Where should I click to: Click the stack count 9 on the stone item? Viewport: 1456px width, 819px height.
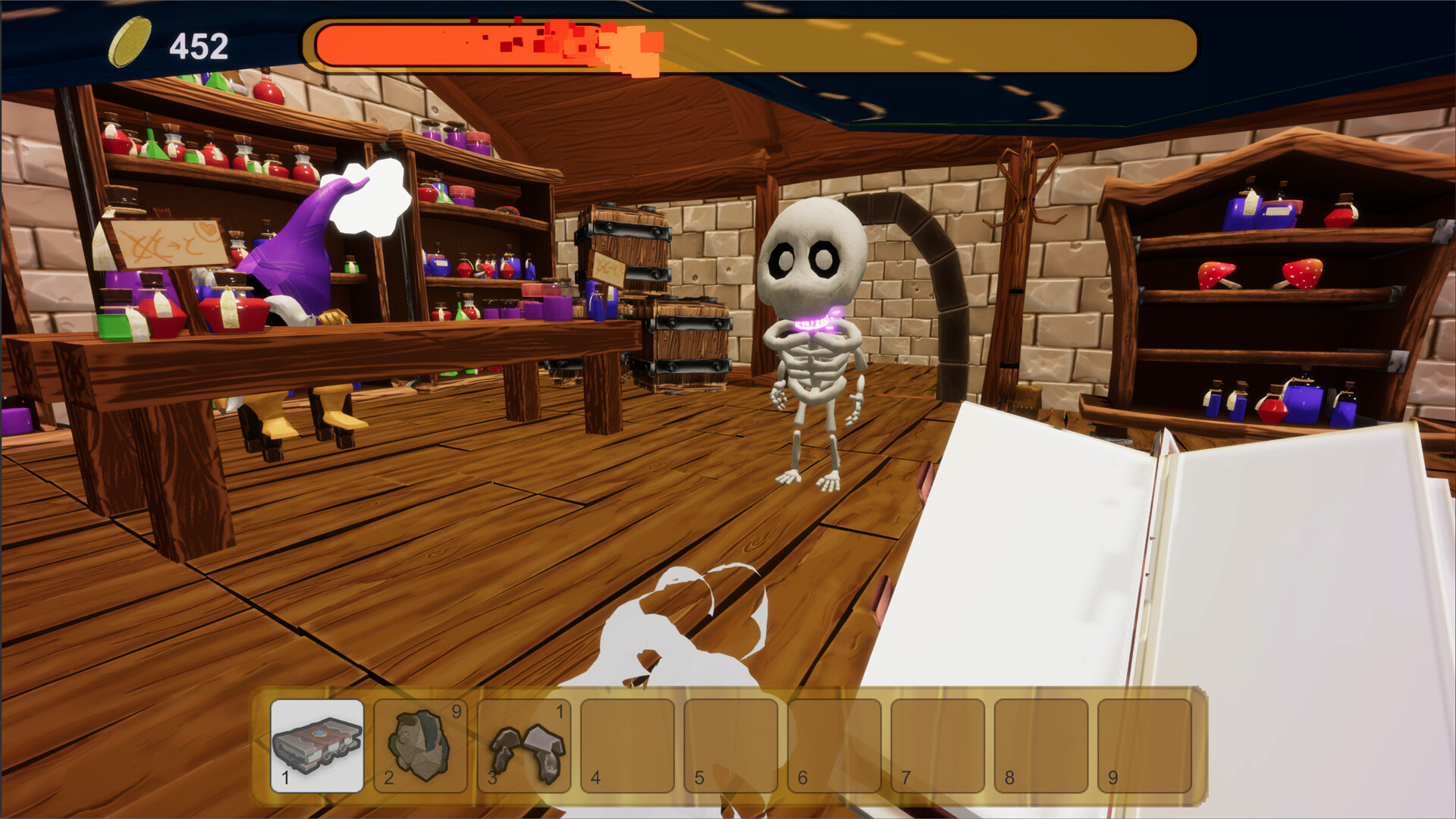pyautogui.click(x=456, y=711)
